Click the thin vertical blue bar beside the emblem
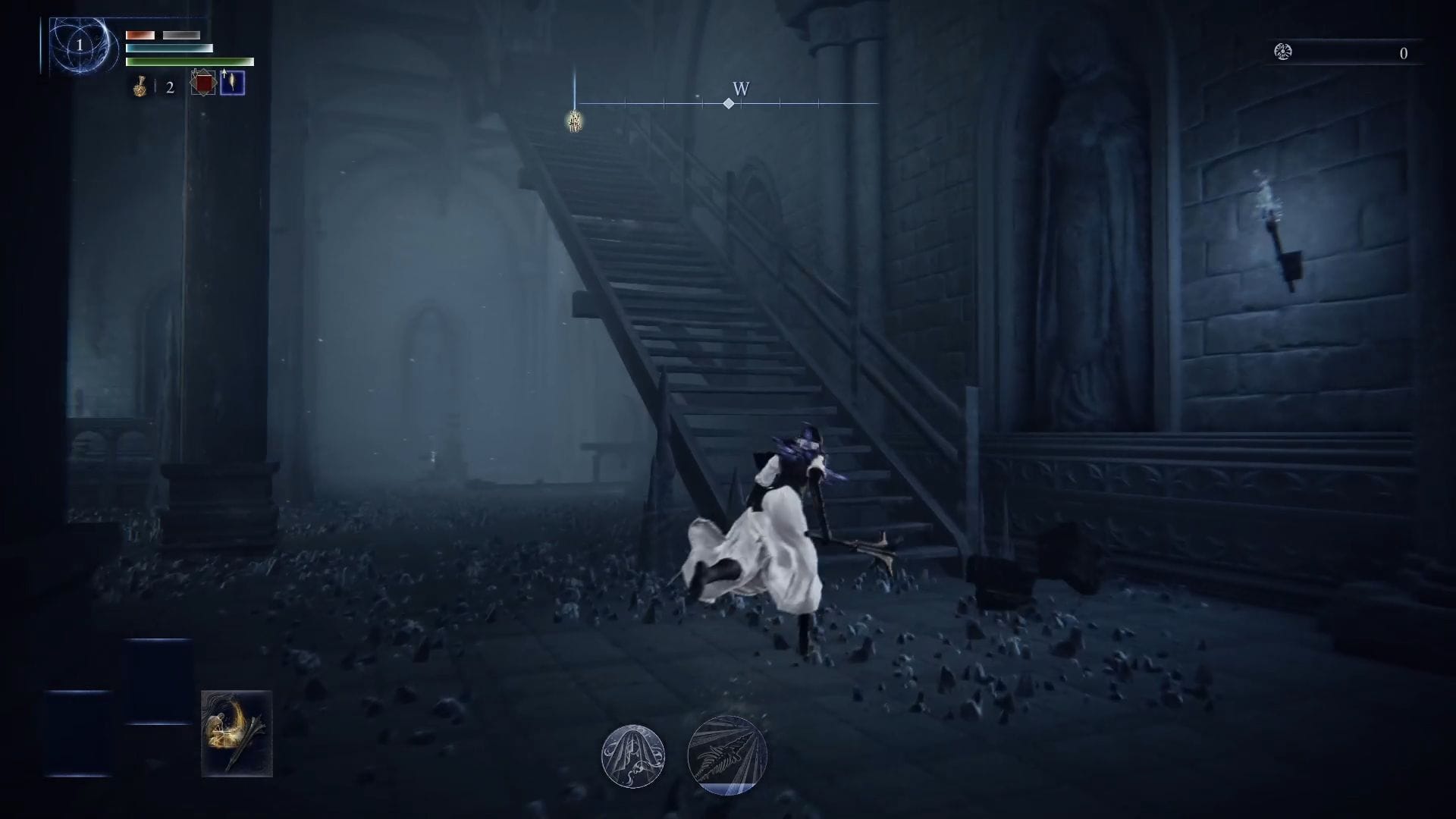This screenshot has height=819, width=1456. [39, 45]
